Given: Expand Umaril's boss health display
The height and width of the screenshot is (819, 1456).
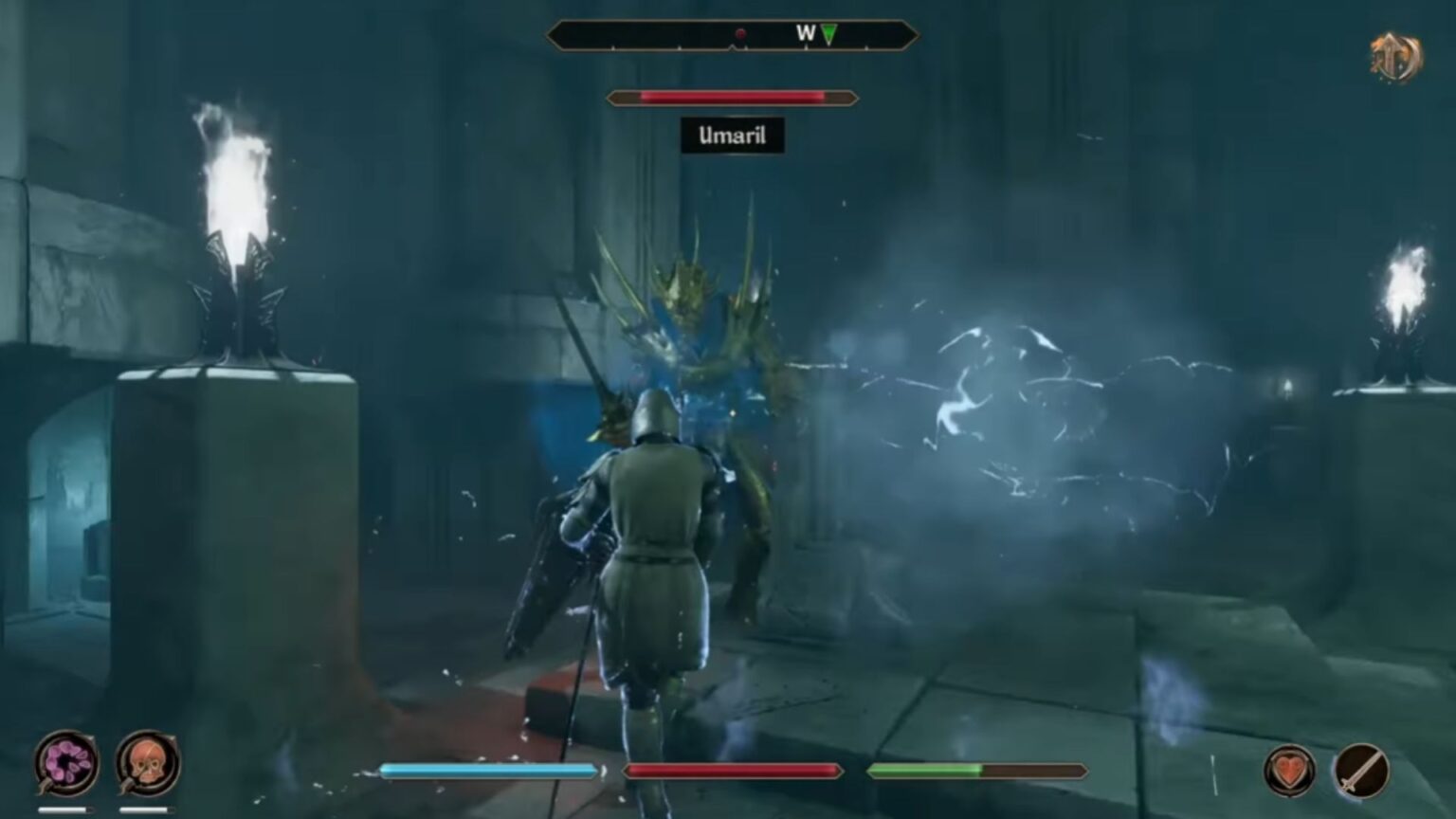Looking at the screenshot, I should coord(733,97).
